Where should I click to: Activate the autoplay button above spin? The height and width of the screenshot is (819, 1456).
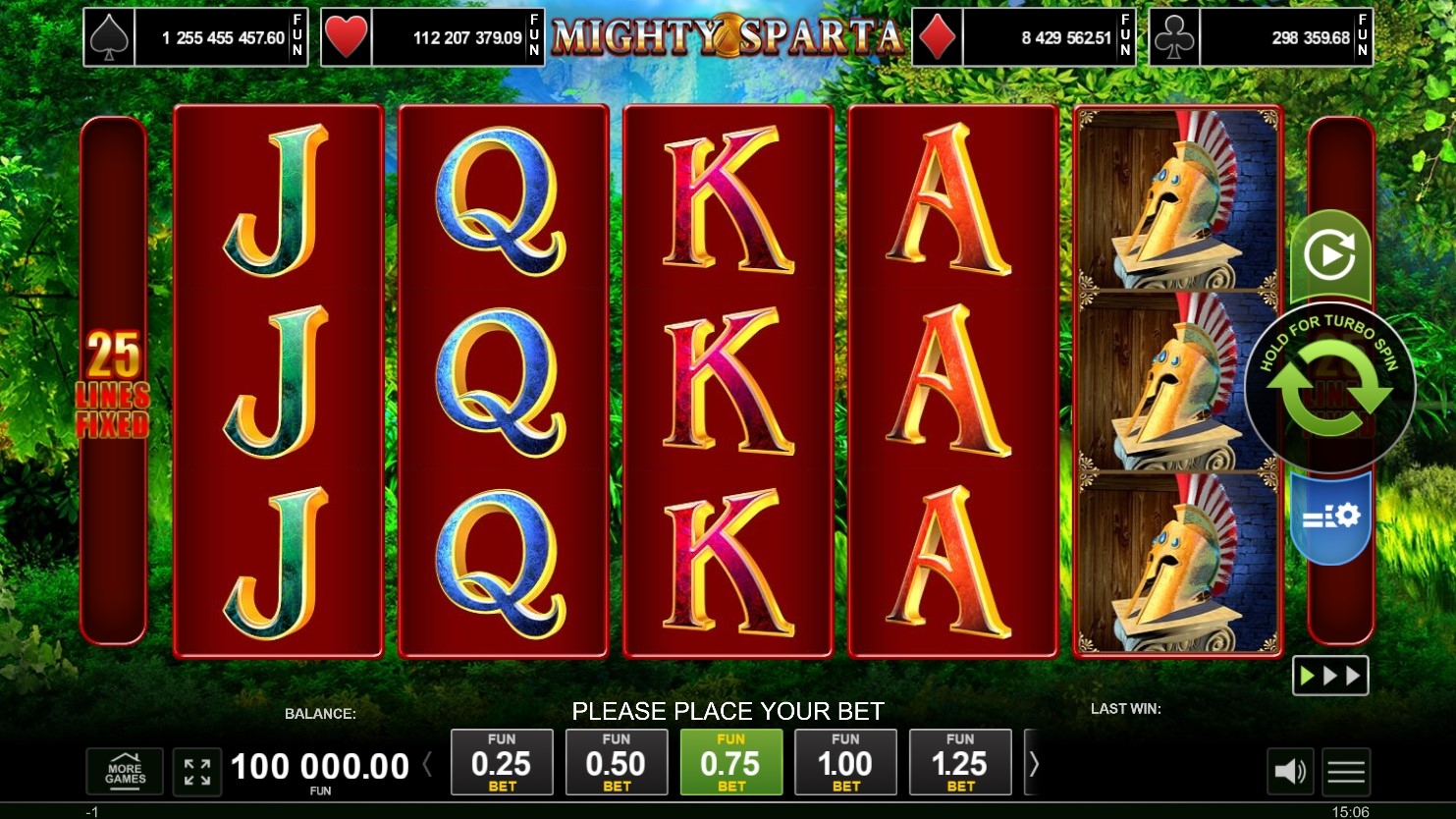[1329, 255]
